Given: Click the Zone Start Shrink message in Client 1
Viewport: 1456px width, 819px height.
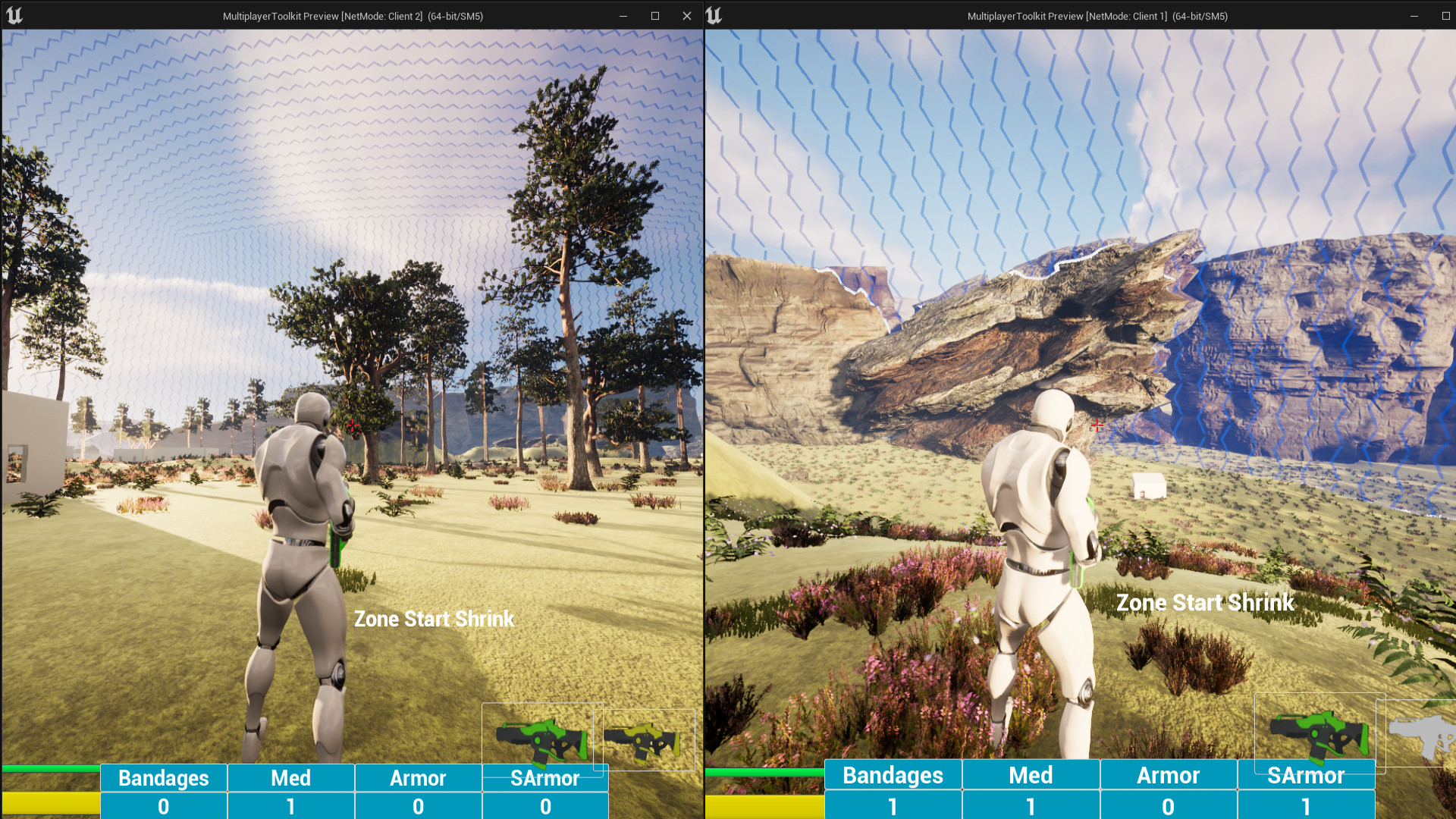Looking at the screenshot, I should [x=1206, y=602].
